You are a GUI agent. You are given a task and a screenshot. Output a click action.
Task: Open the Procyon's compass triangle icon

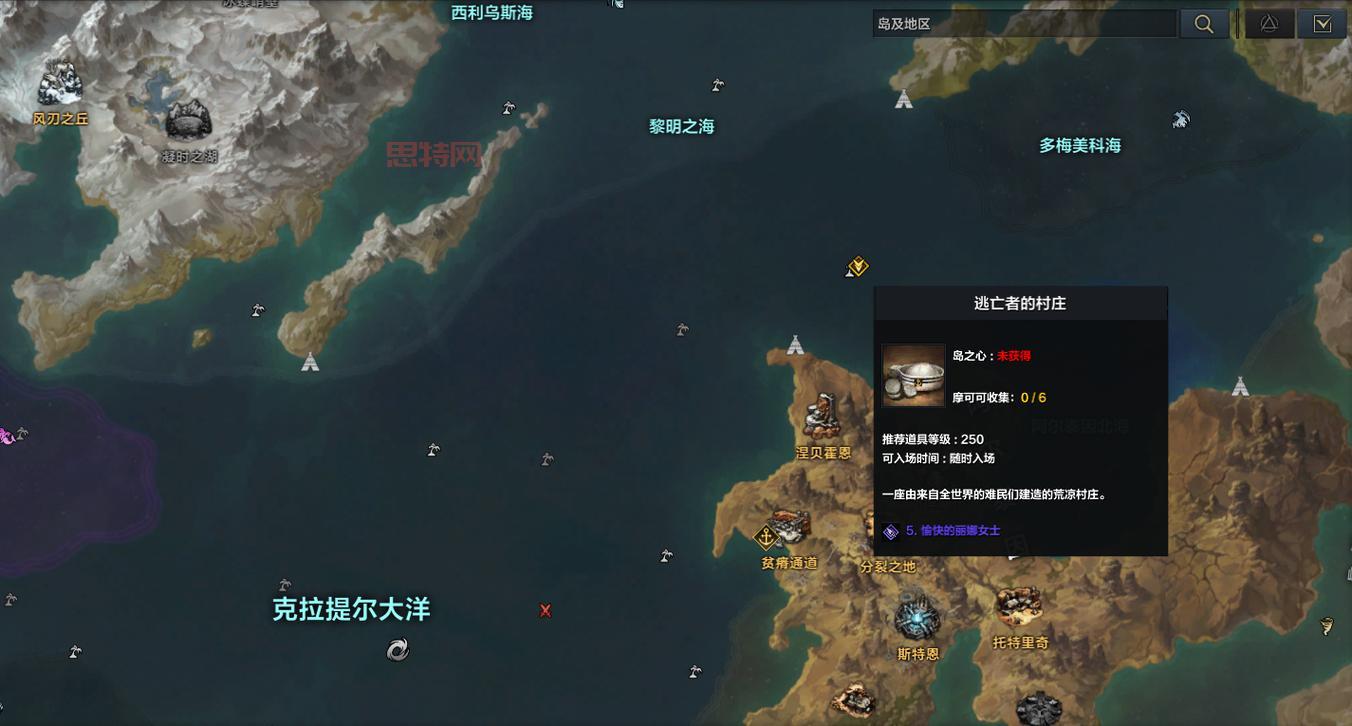coord(1269,23)
